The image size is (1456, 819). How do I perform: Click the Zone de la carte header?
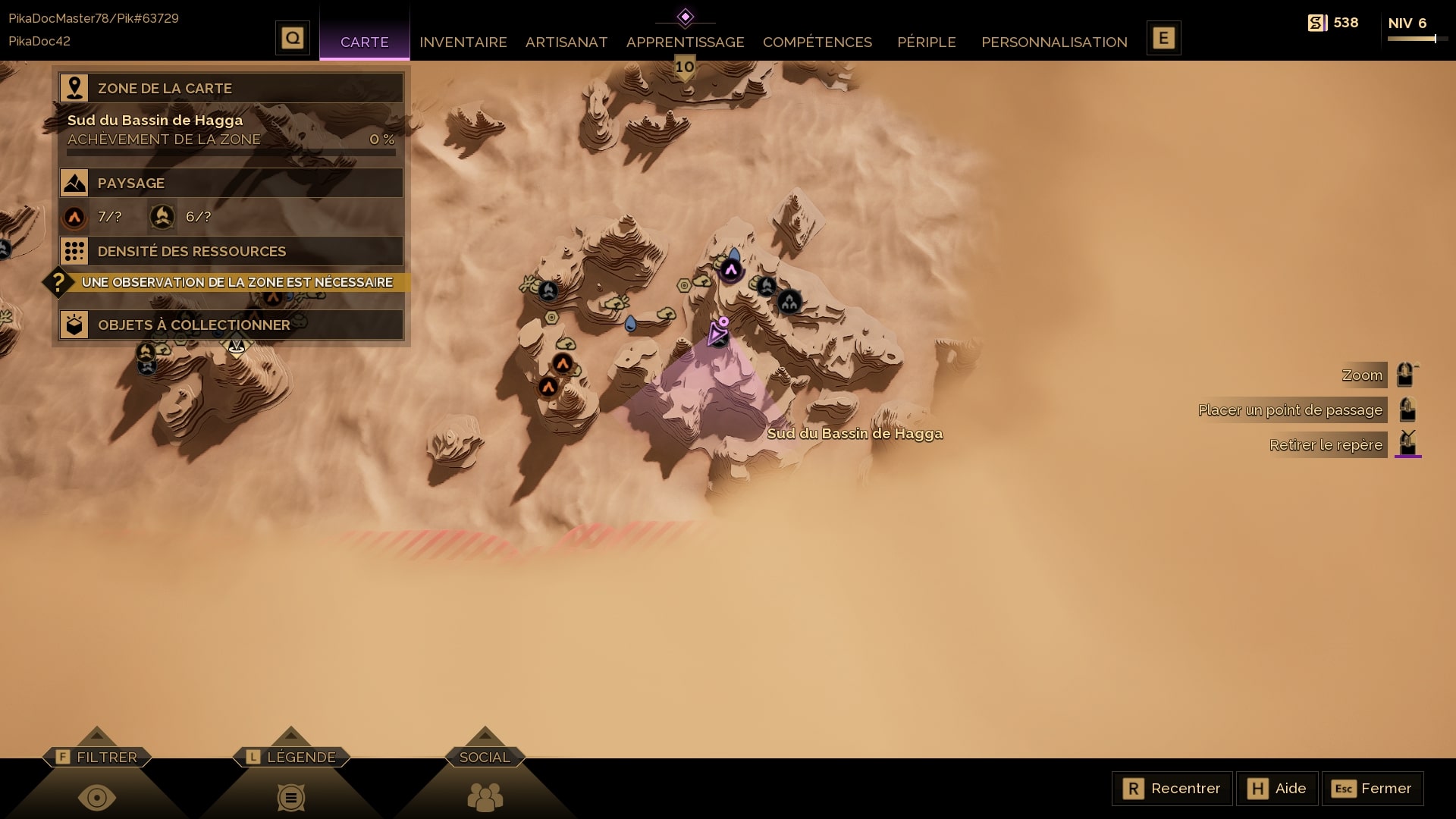click(x=231, y=88)
